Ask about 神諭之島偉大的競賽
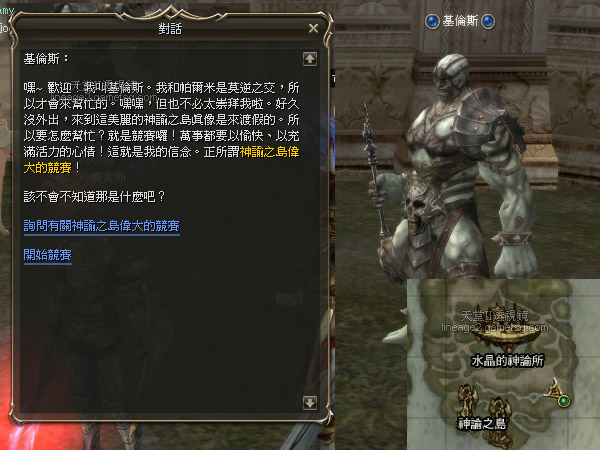The height and width of the screenshot is (450, 600). [101, 227]
